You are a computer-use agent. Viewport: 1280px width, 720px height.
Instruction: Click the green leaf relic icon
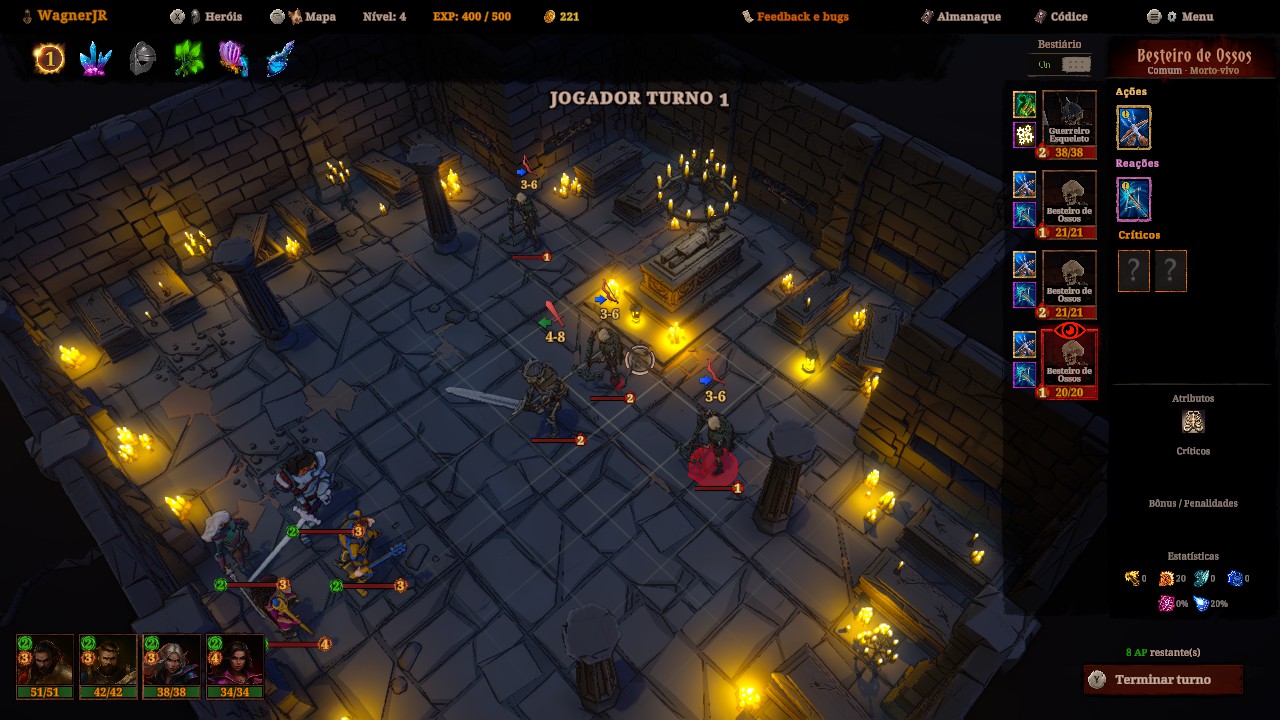click(188, 60)
